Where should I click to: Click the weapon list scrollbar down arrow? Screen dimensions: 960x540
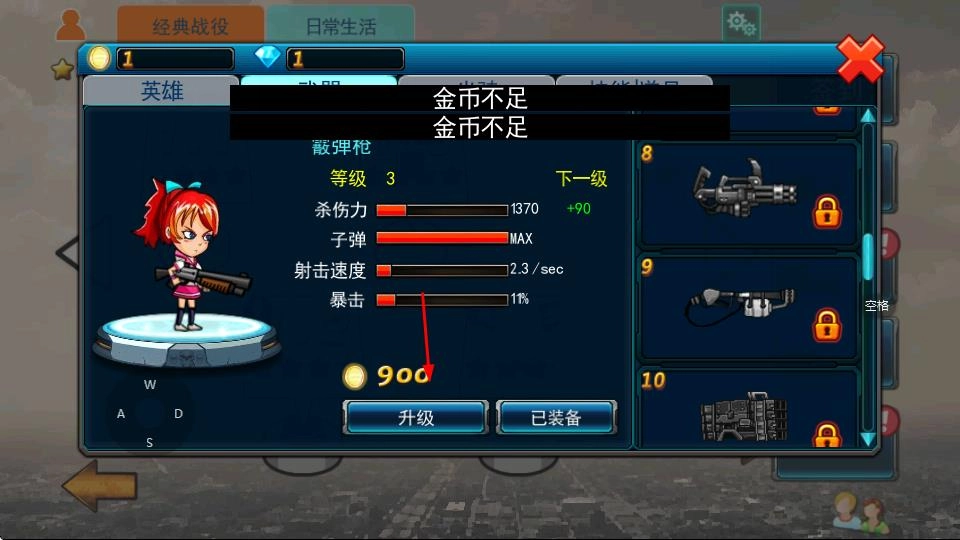[868, 438]
